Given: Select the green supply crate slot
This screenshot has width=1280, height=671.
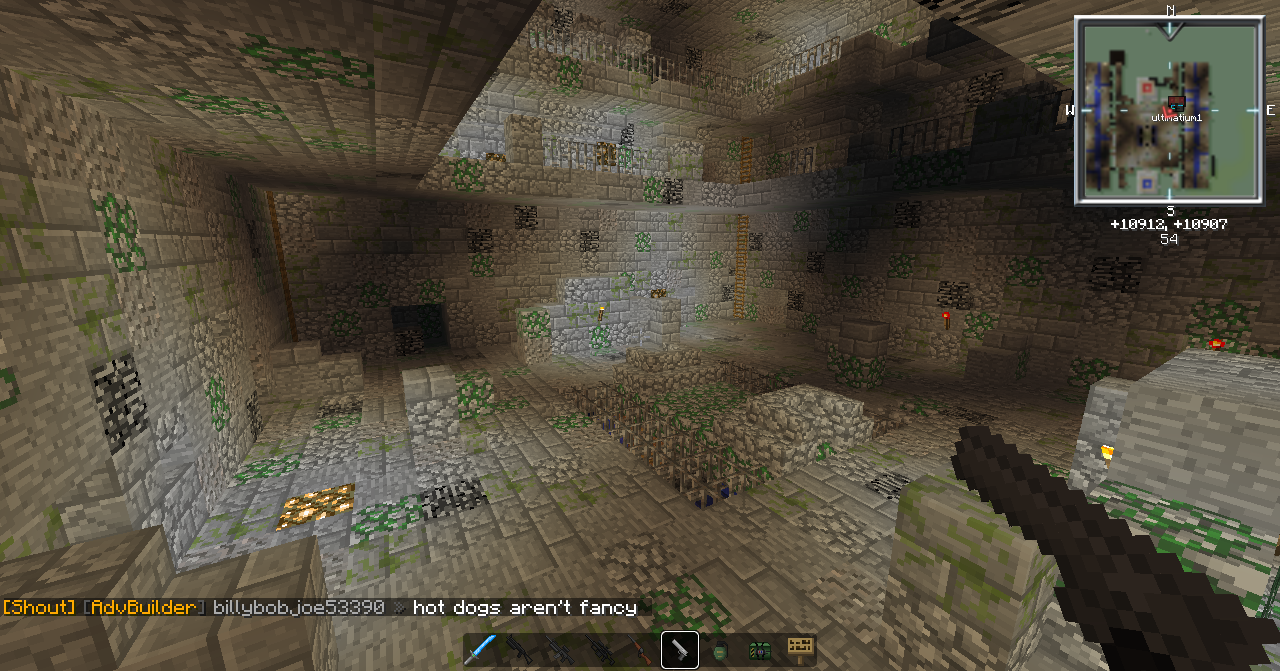Looking at the screenshot, I should (x=759, y=650).
